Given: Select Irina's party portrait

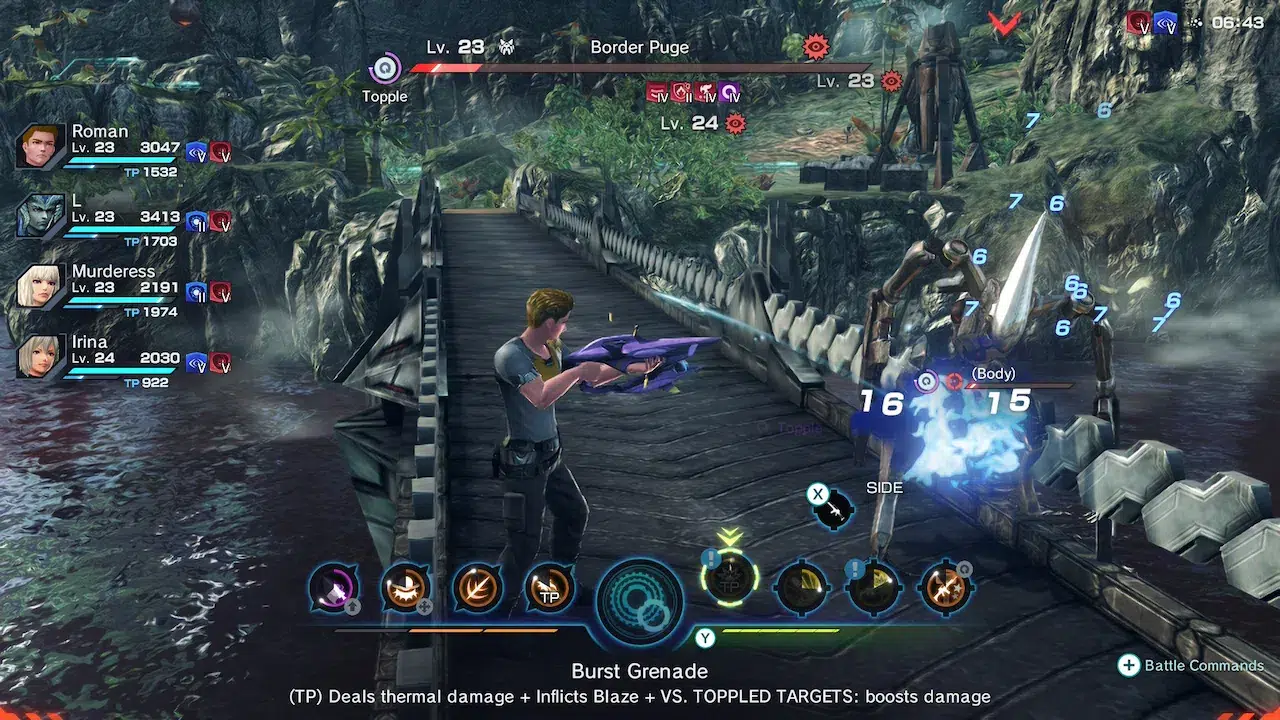Looking at the screenshot, I should pos(41,357).
